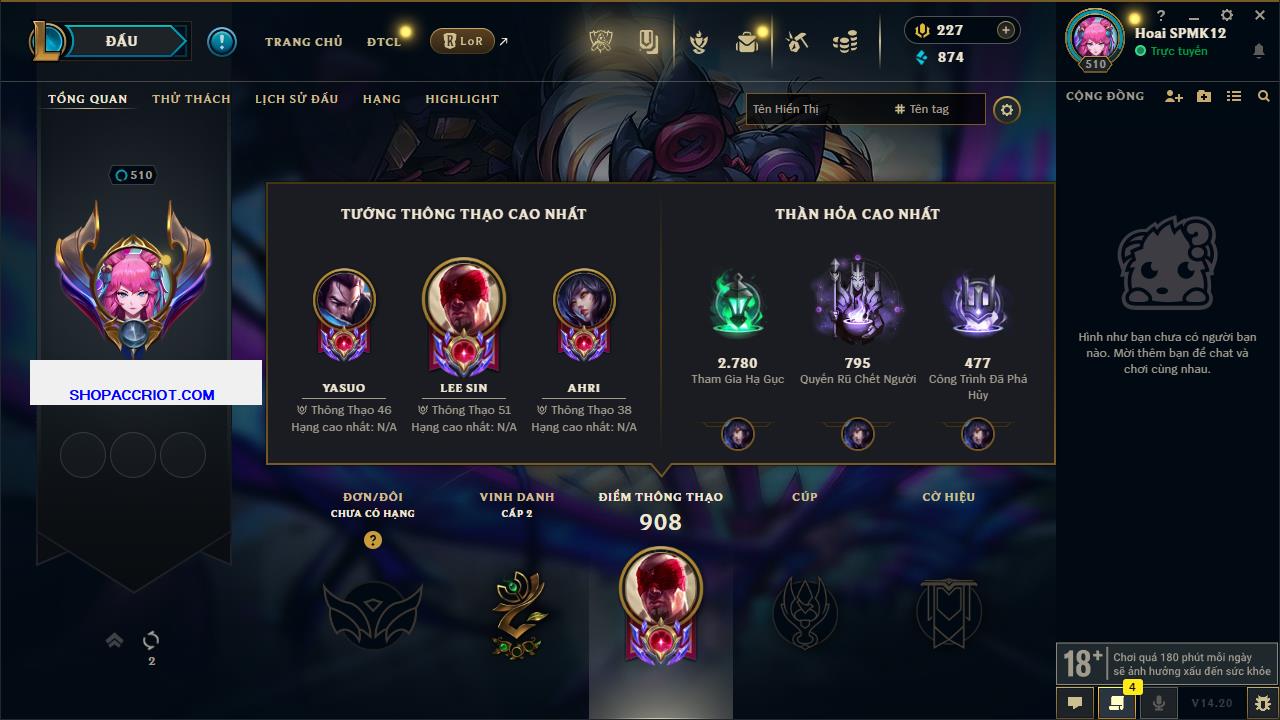This screenshot has height=720, width=1280.
Task: View the HIGHLIGHT tab
Action: tap(461, 99)
